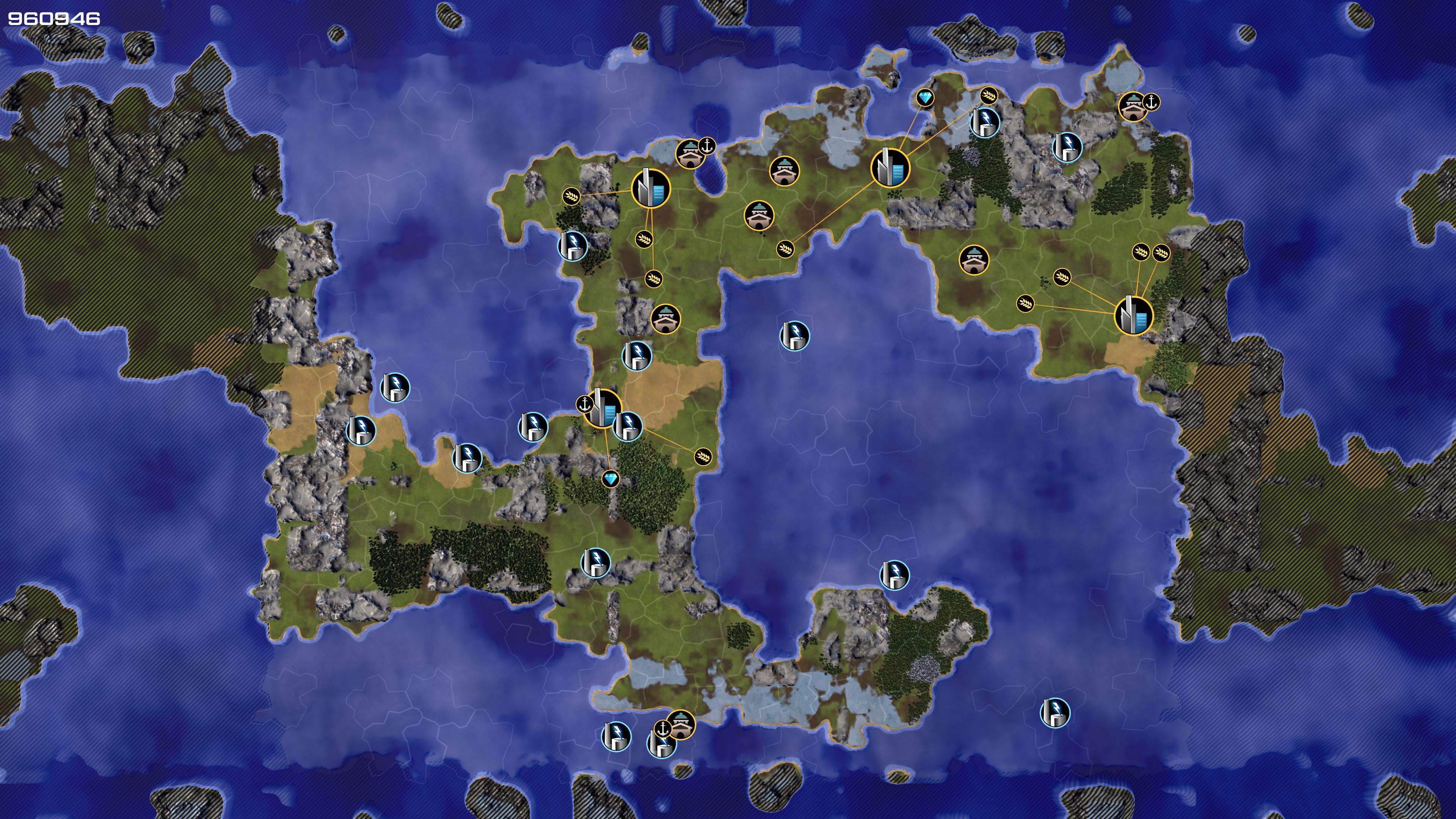This screenshot has height=819, width=1456.
Task: Select the wheat marker linked to the anchor-badged city
Action: tap(703, 455)
